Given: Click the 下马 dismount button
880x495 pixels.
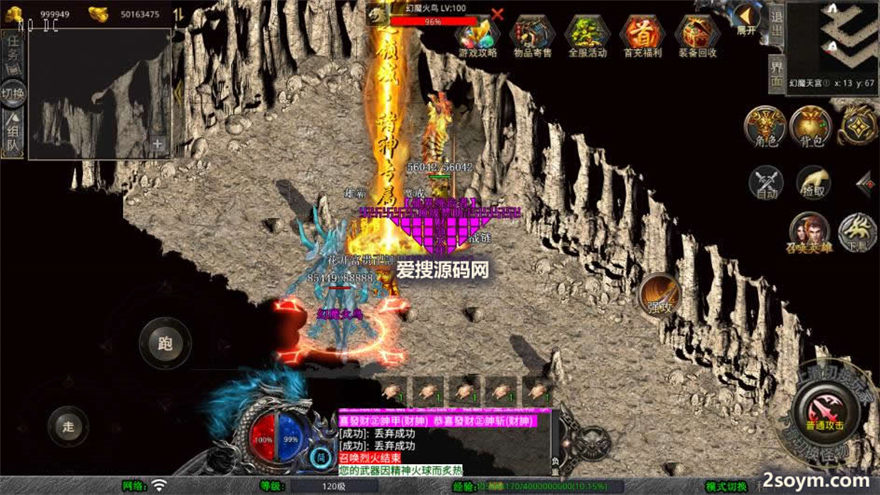Looking at the screenshot, I should [x=856, y=231].
